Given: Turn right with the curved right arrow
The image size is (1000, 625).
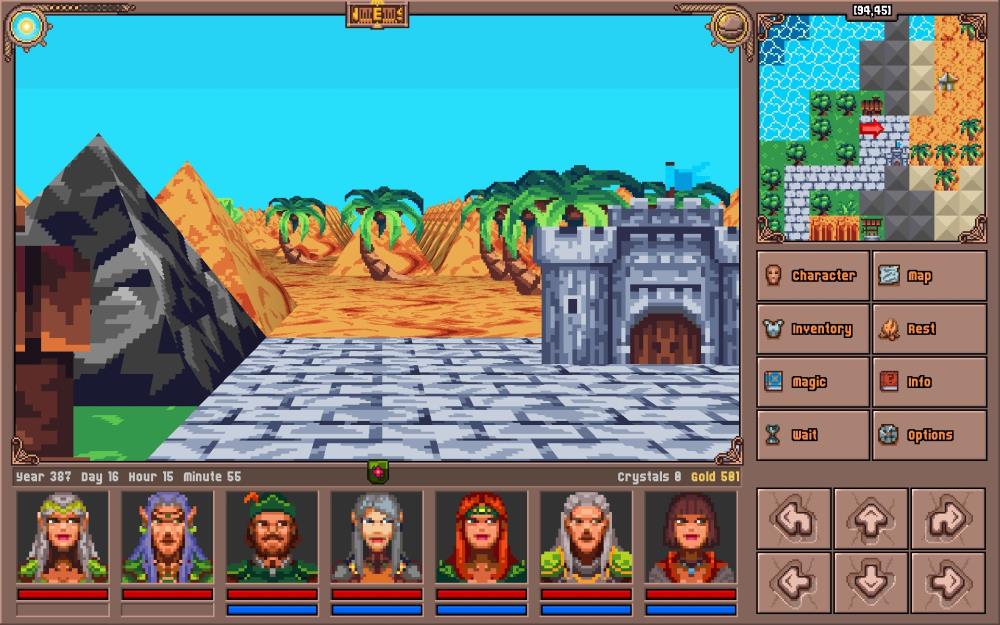Looking at the screenshot, I should coord(948,519).
